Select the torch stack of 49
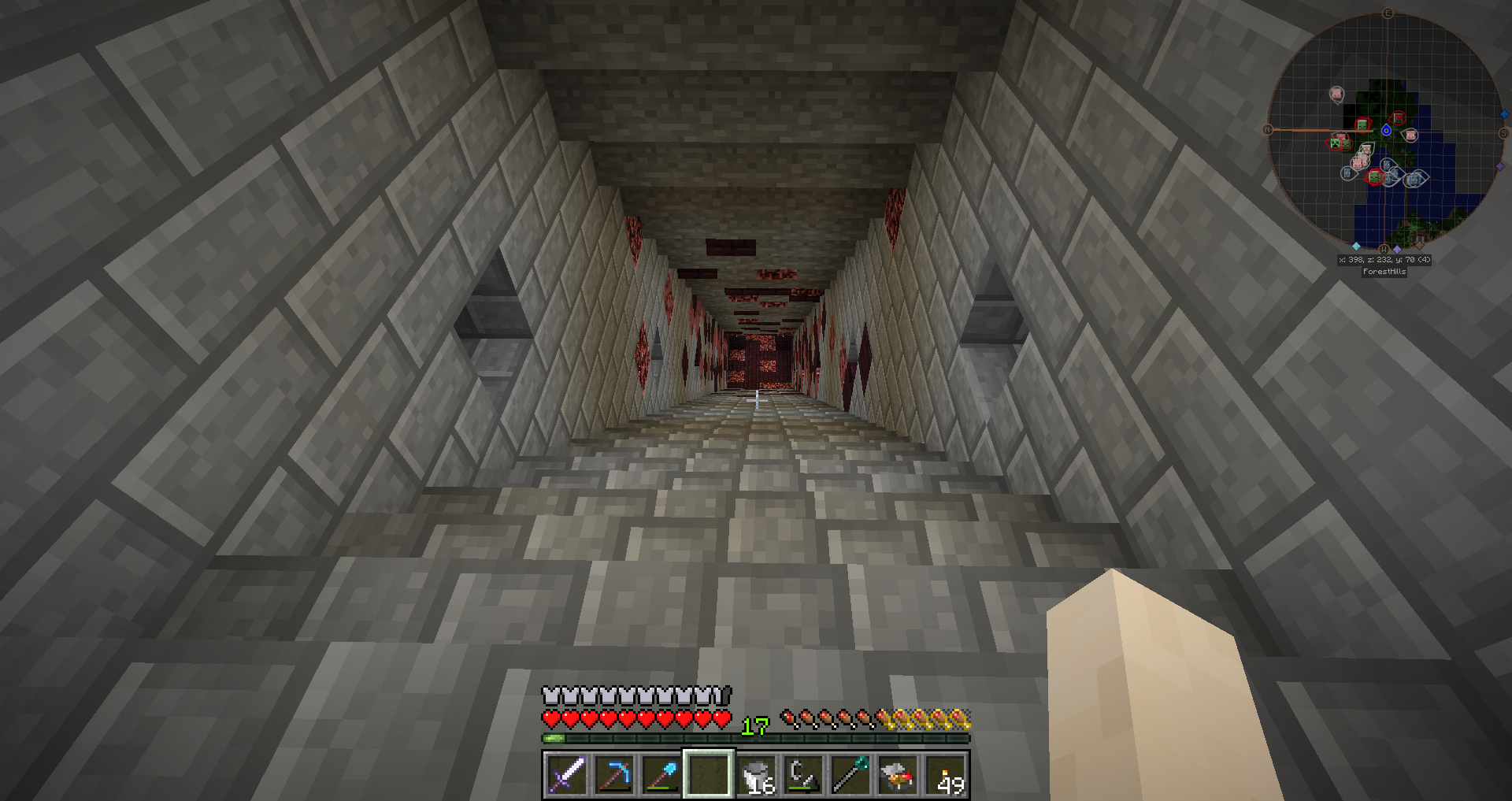The height and width of the screenshot is (801, 1512). click(x=946, y=774)
